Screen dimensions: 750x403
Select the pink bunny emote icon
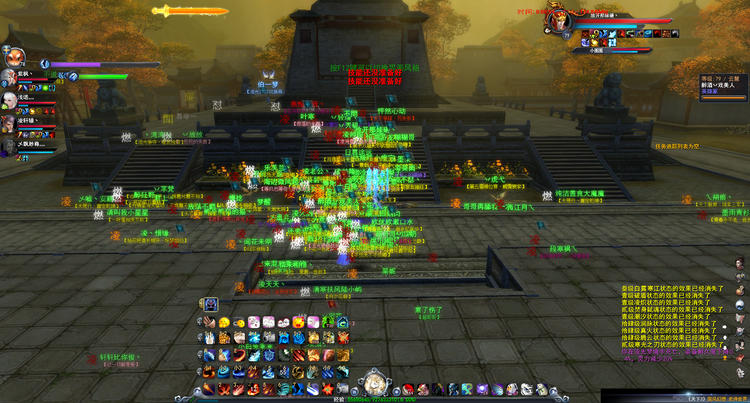click(x=254, y=322)
